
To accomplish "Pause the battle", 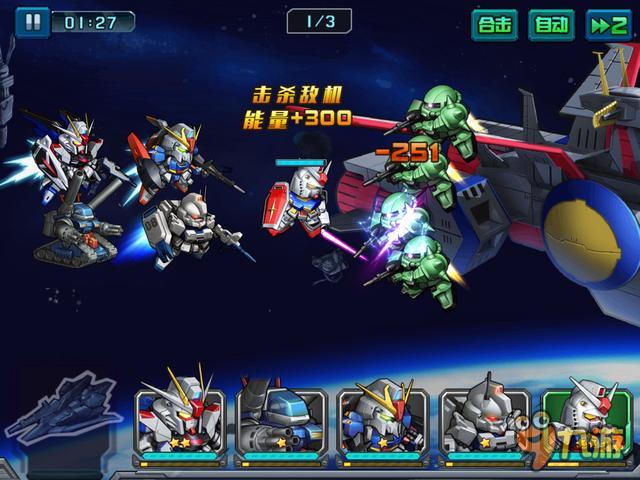I will click(33, 20).
